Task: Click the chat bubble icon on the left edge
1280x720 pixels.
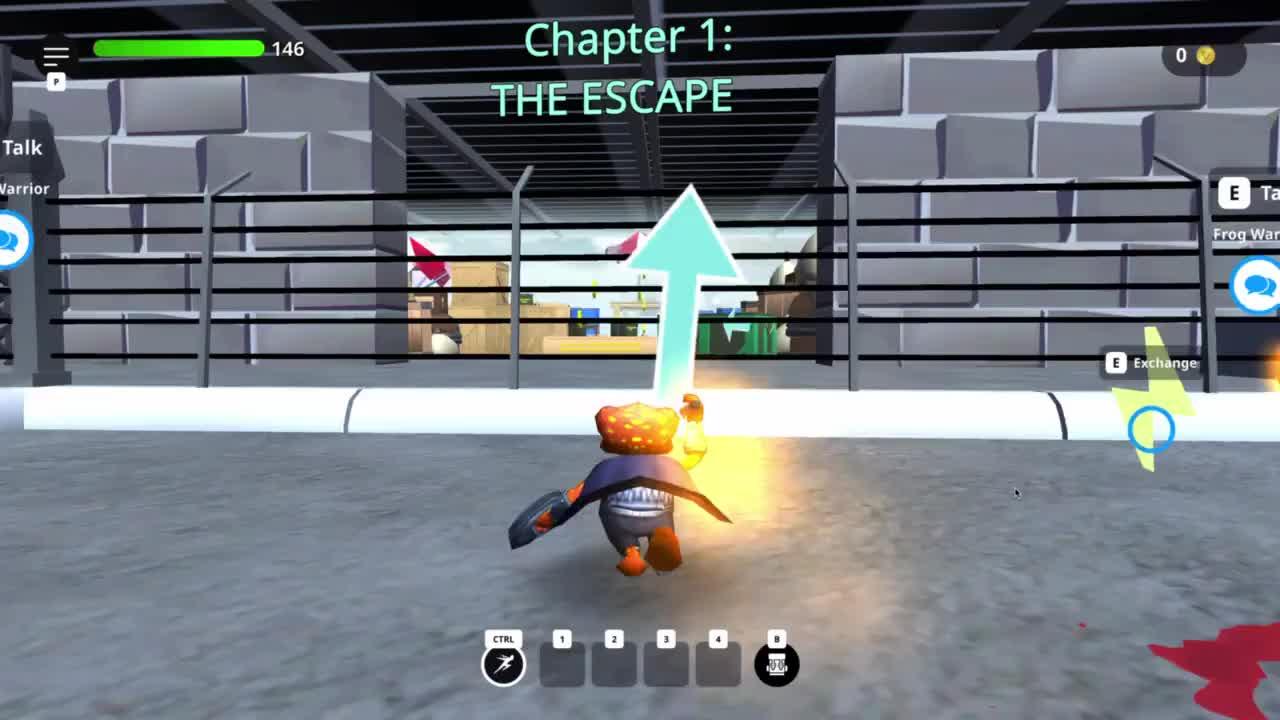Action: 12,240
